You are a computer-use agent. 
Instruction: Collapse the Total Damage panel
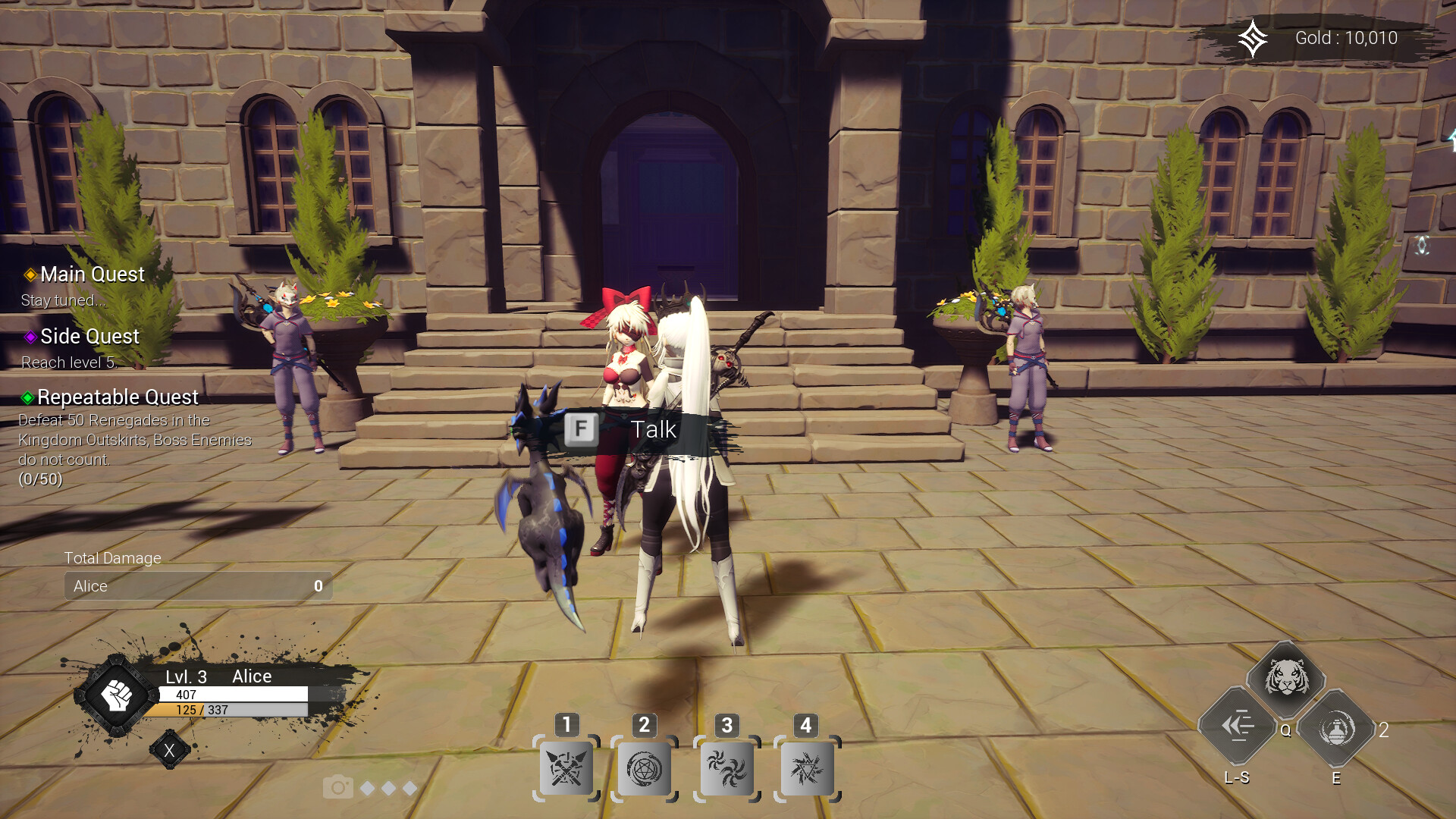112,558
